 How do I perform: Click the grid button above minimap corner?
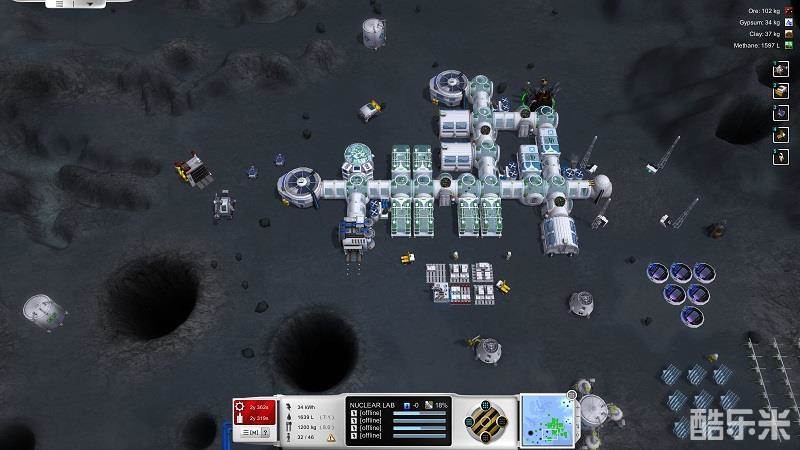(569, 396)
